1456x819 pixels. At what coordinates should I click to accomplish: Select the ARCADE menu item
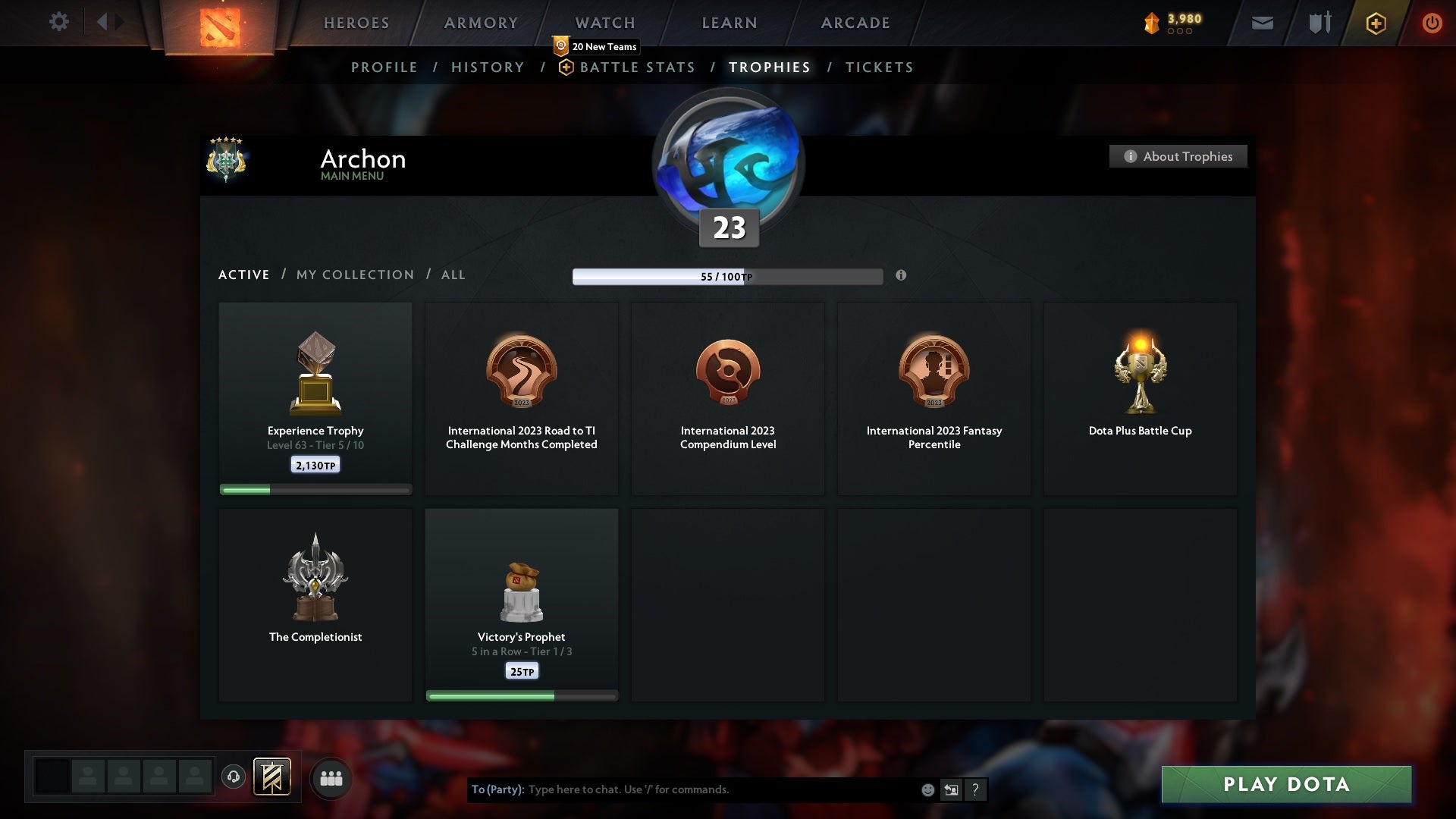(x=855, y=23)
